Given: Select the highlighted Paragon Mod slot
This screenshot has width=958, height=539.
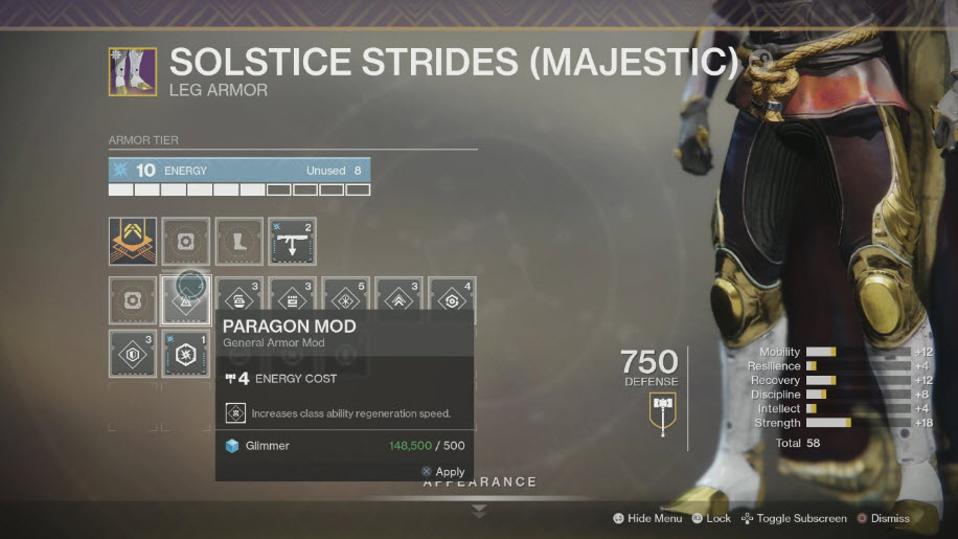Looking at the screenshot, I should coord(186,300).
